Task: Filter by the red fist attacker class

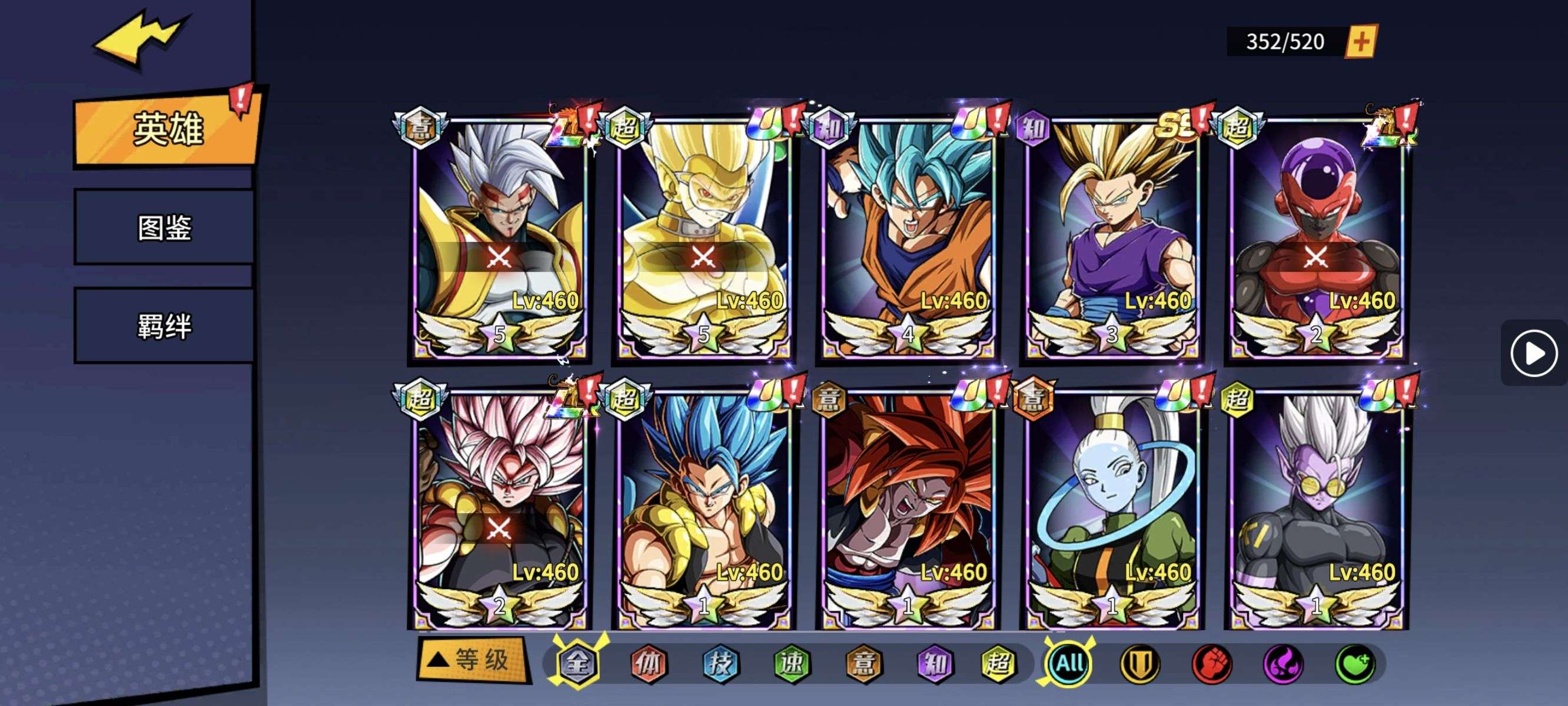Action: tap(1211, 664)
